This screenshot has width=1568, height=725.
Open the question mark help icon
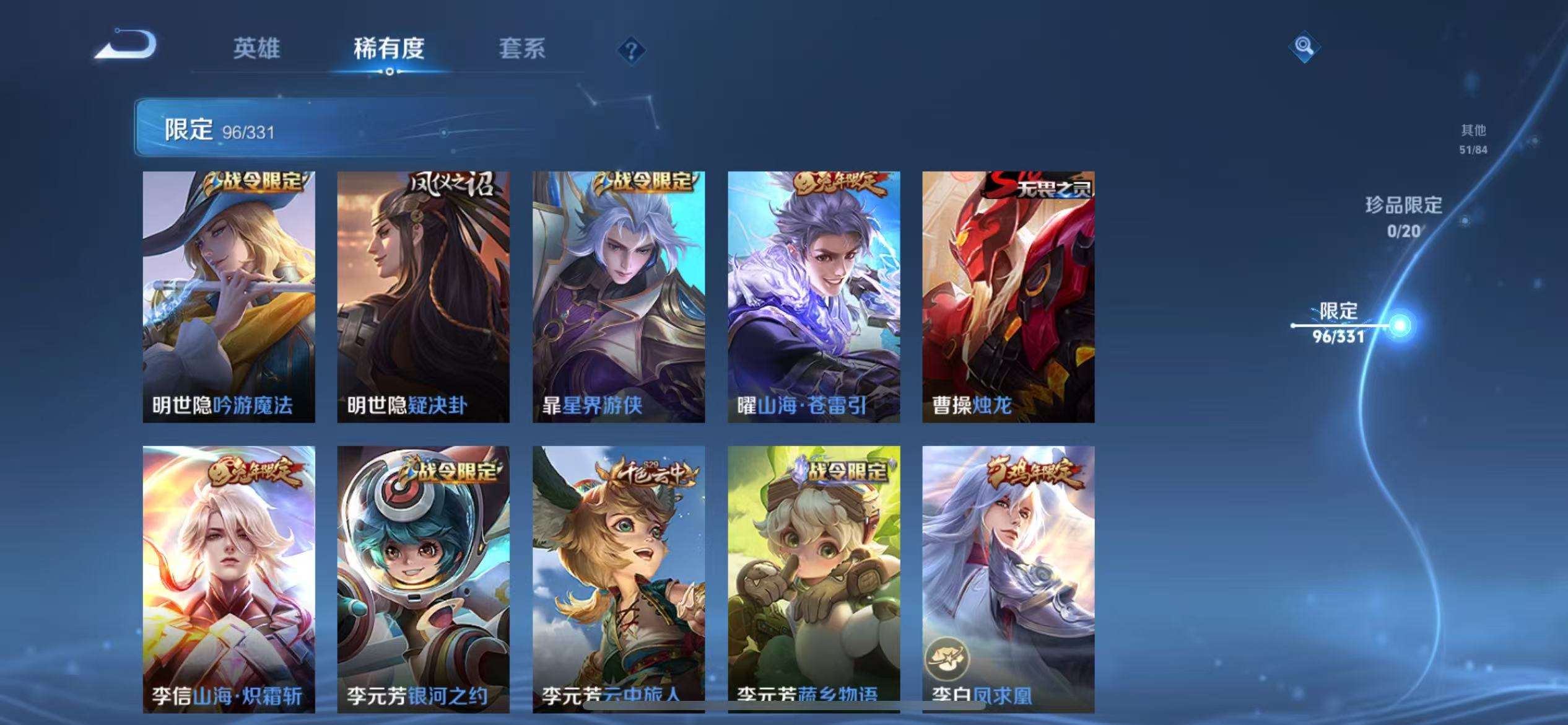coord(631,50)
